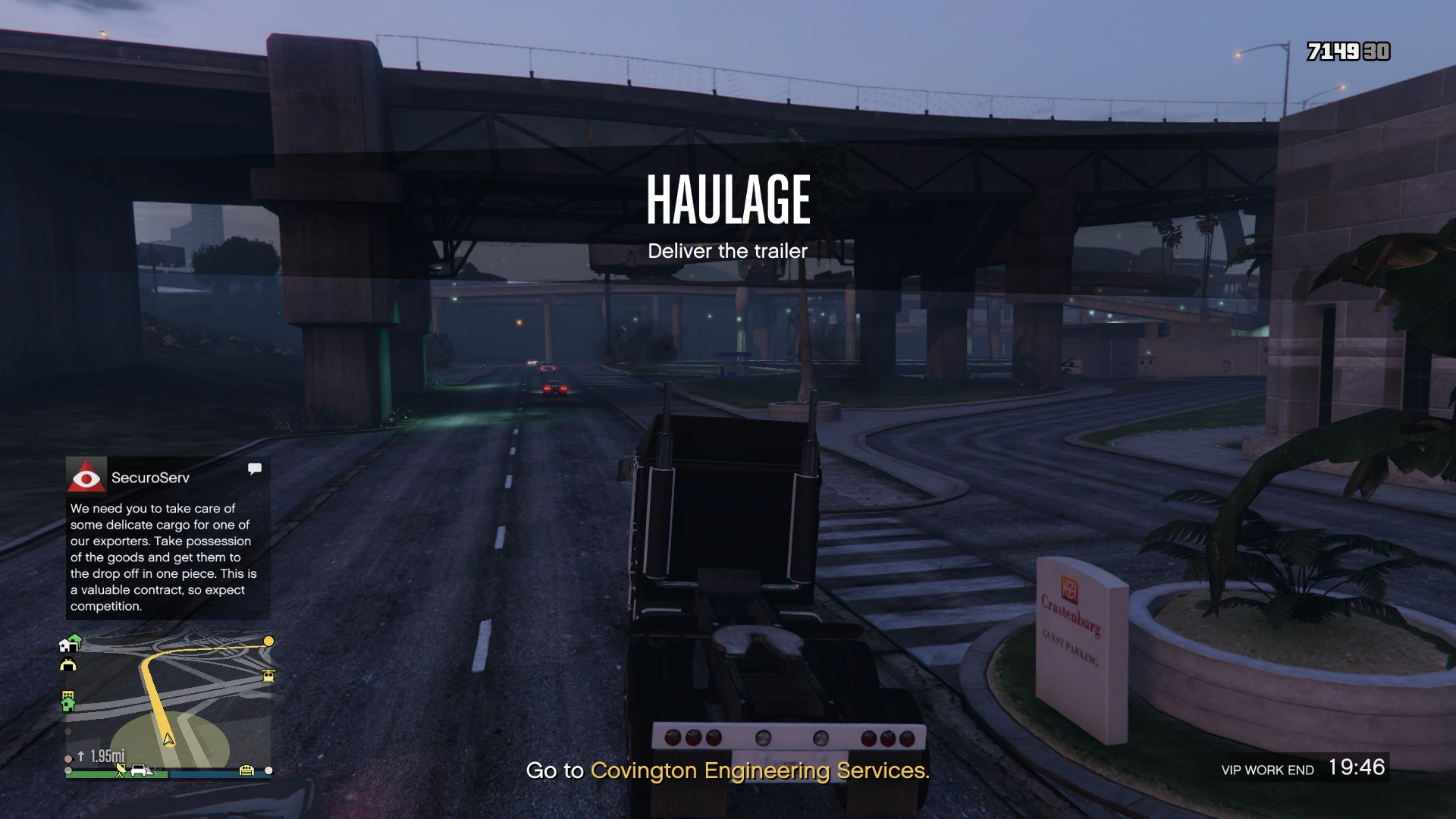The image size is (1456, 819).
Task: Select the Deliver the trailer subtitle
Action: pos(726,250)
